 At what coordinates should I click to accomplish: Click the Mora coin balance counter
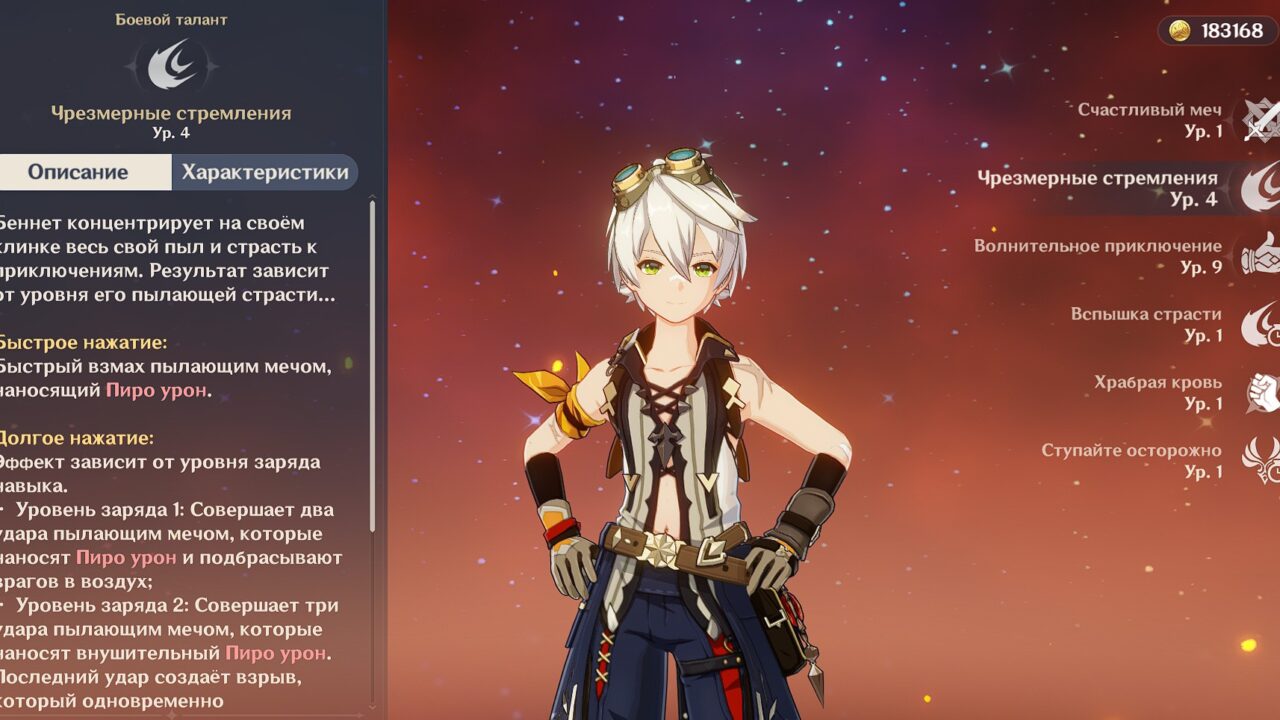click(1218, 30)
